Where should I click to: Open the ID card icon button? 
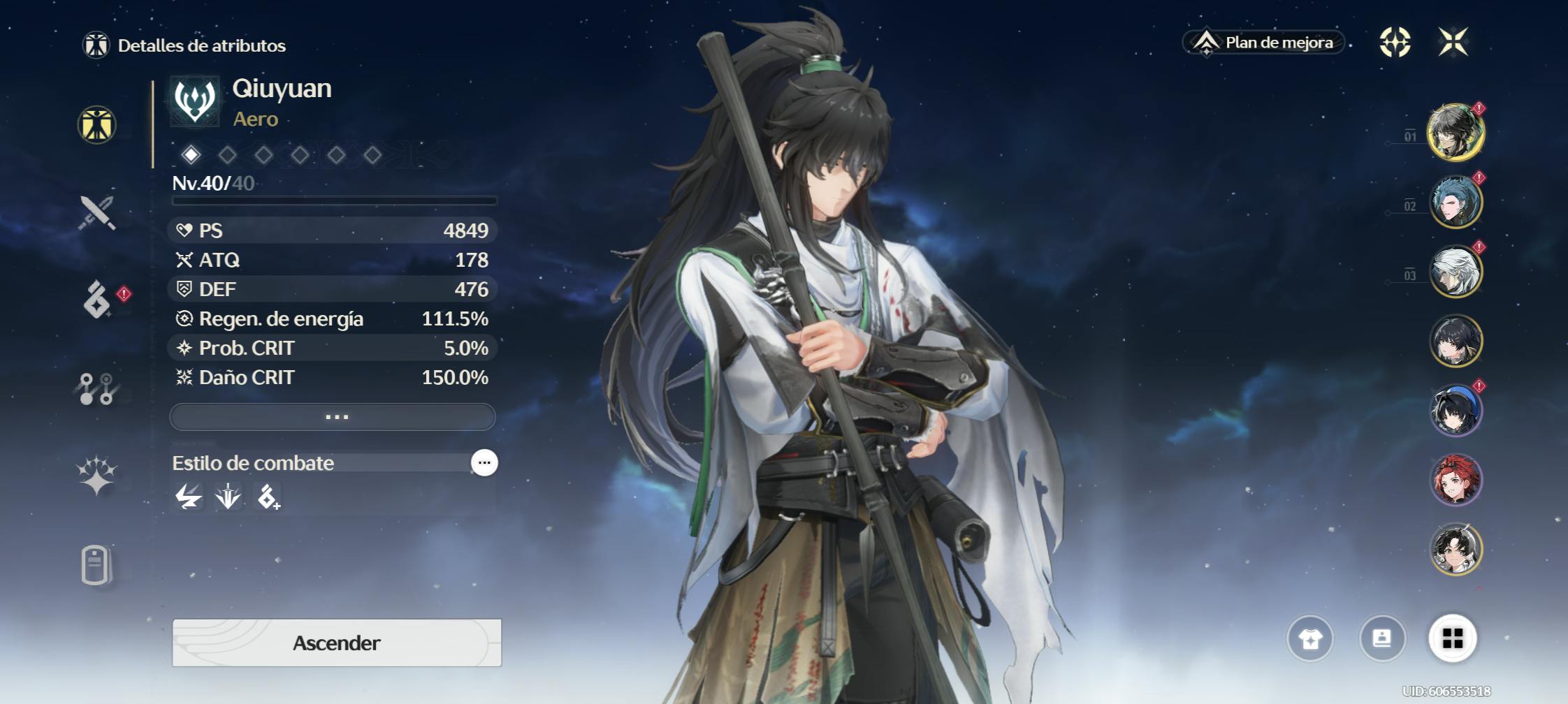coord(1381,638)
